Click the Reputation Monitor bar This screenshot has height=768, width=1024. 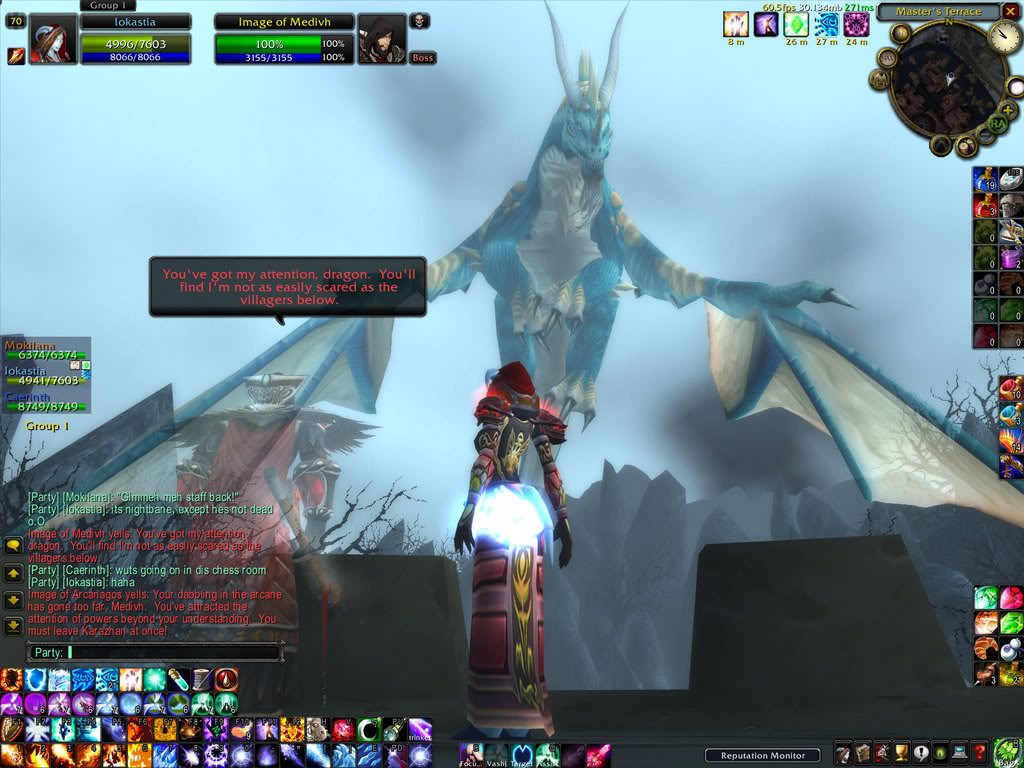click(x=762, y=755)
